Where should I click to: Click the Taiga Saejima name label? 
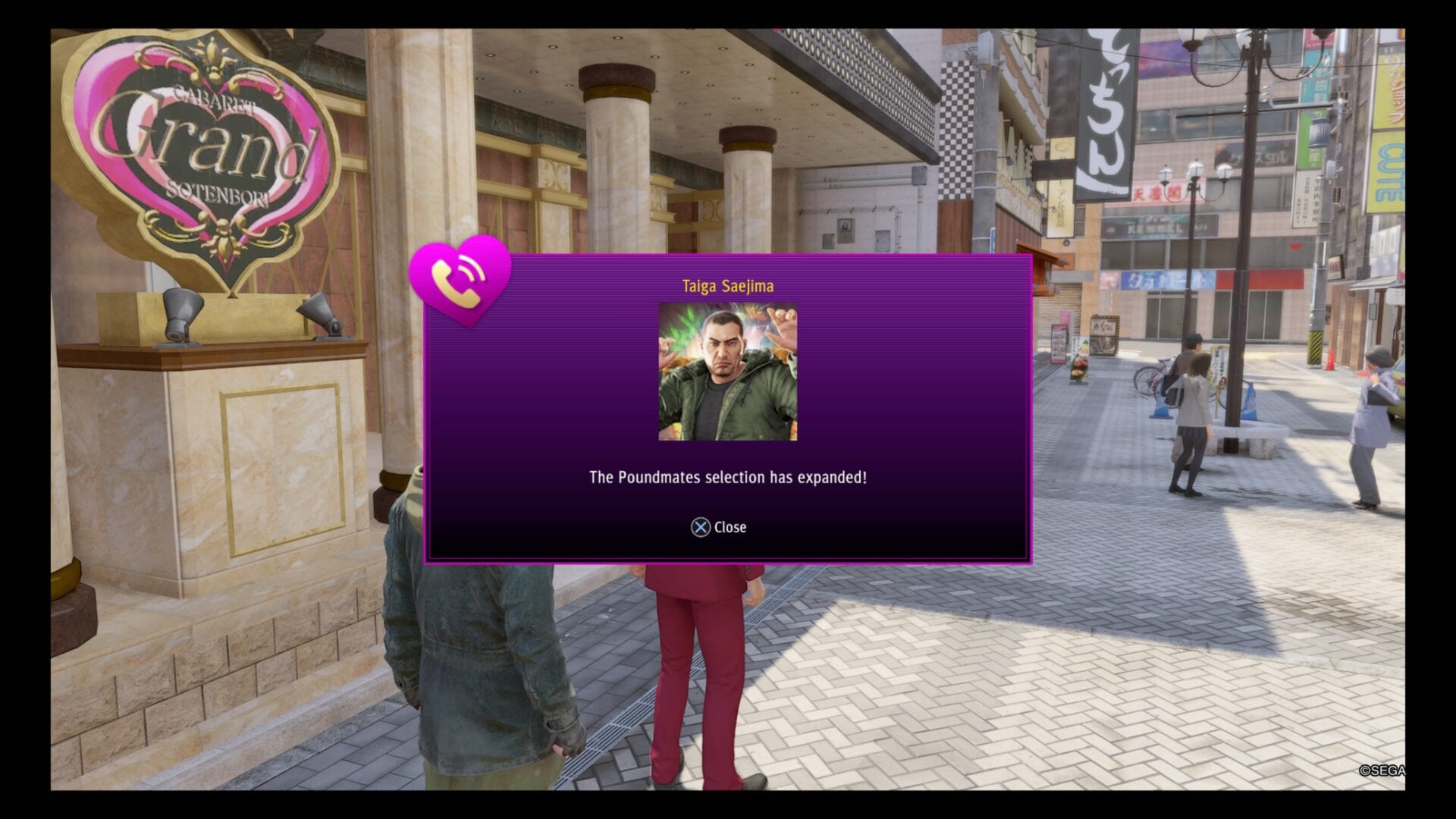[x=727, y=286]
